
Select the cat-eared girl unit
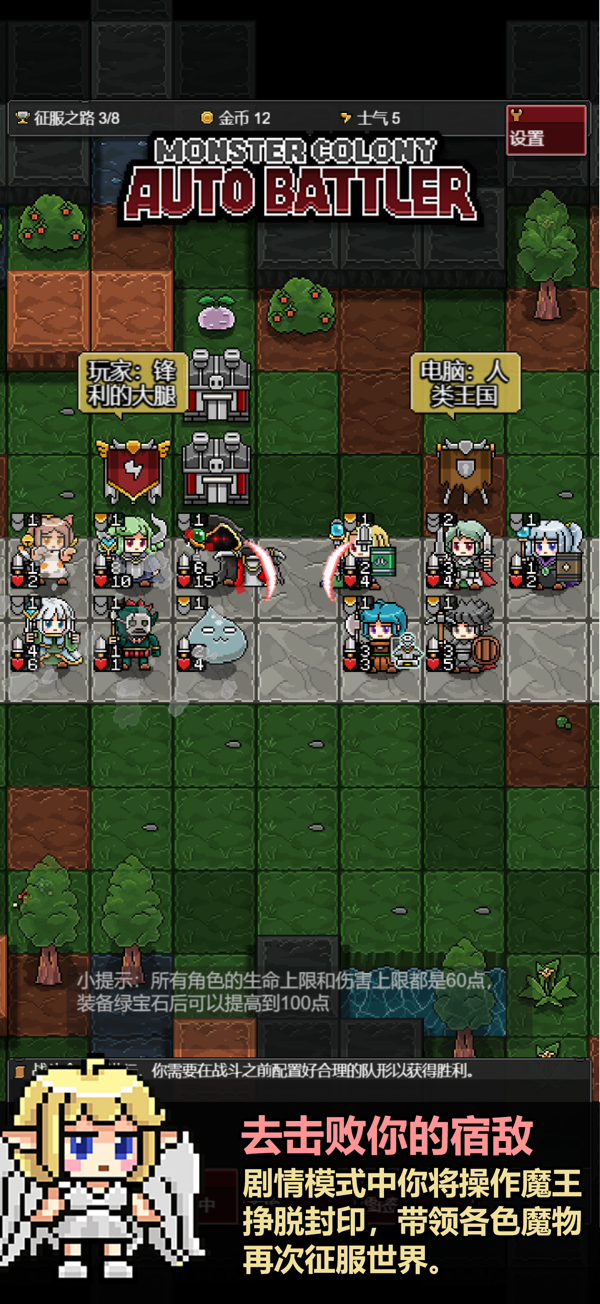pyautogui.click(x=50, y=553)
